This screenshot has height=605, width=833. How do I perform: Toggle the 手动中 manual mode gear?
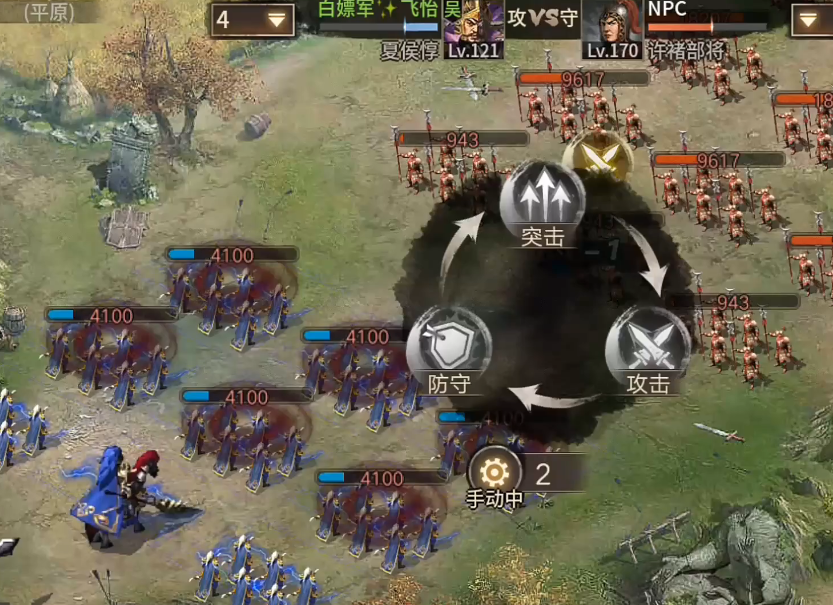494,471
